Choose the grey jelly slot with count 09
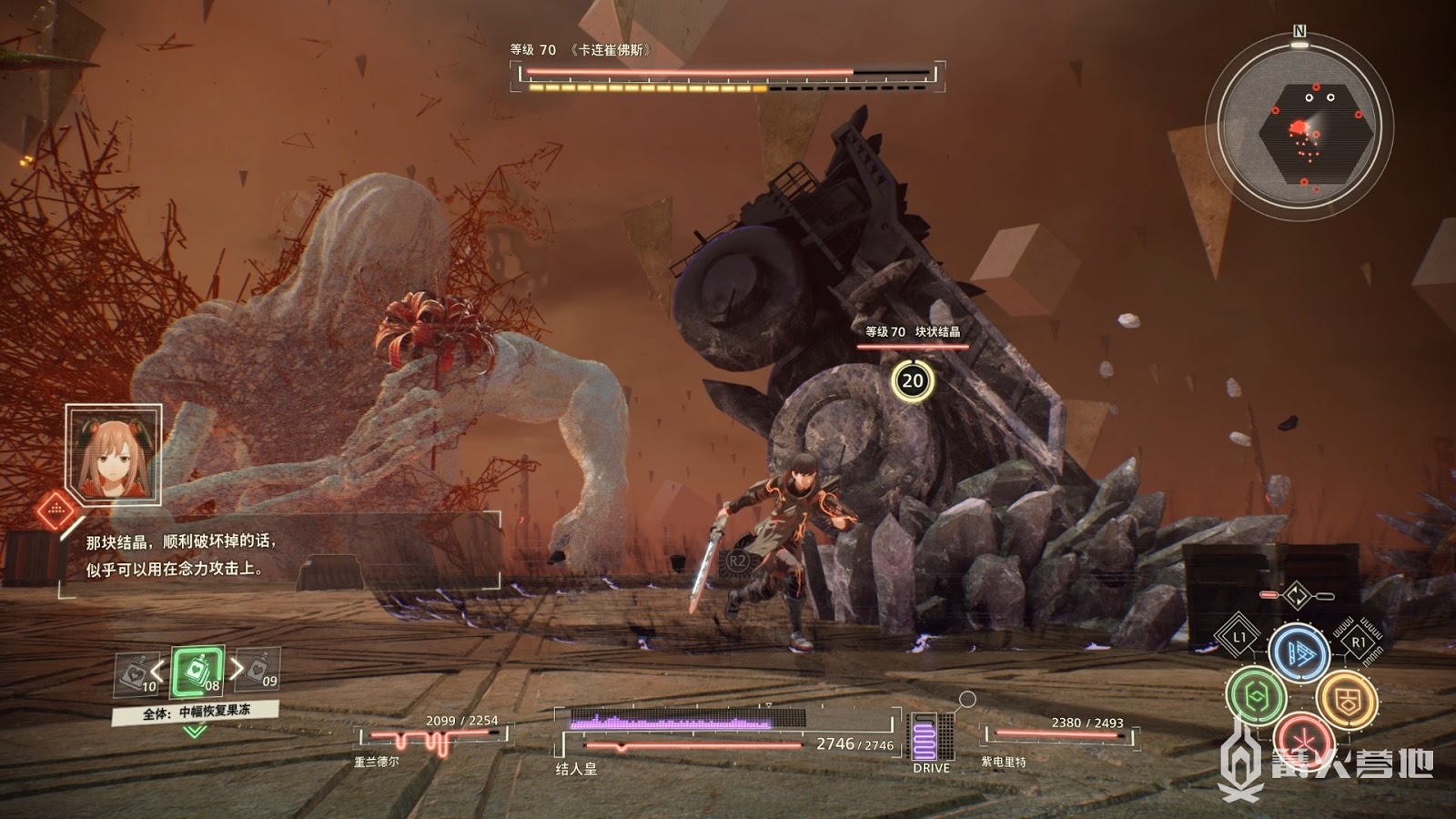The height and width of the screenshot is (819, 1456). 260,671
